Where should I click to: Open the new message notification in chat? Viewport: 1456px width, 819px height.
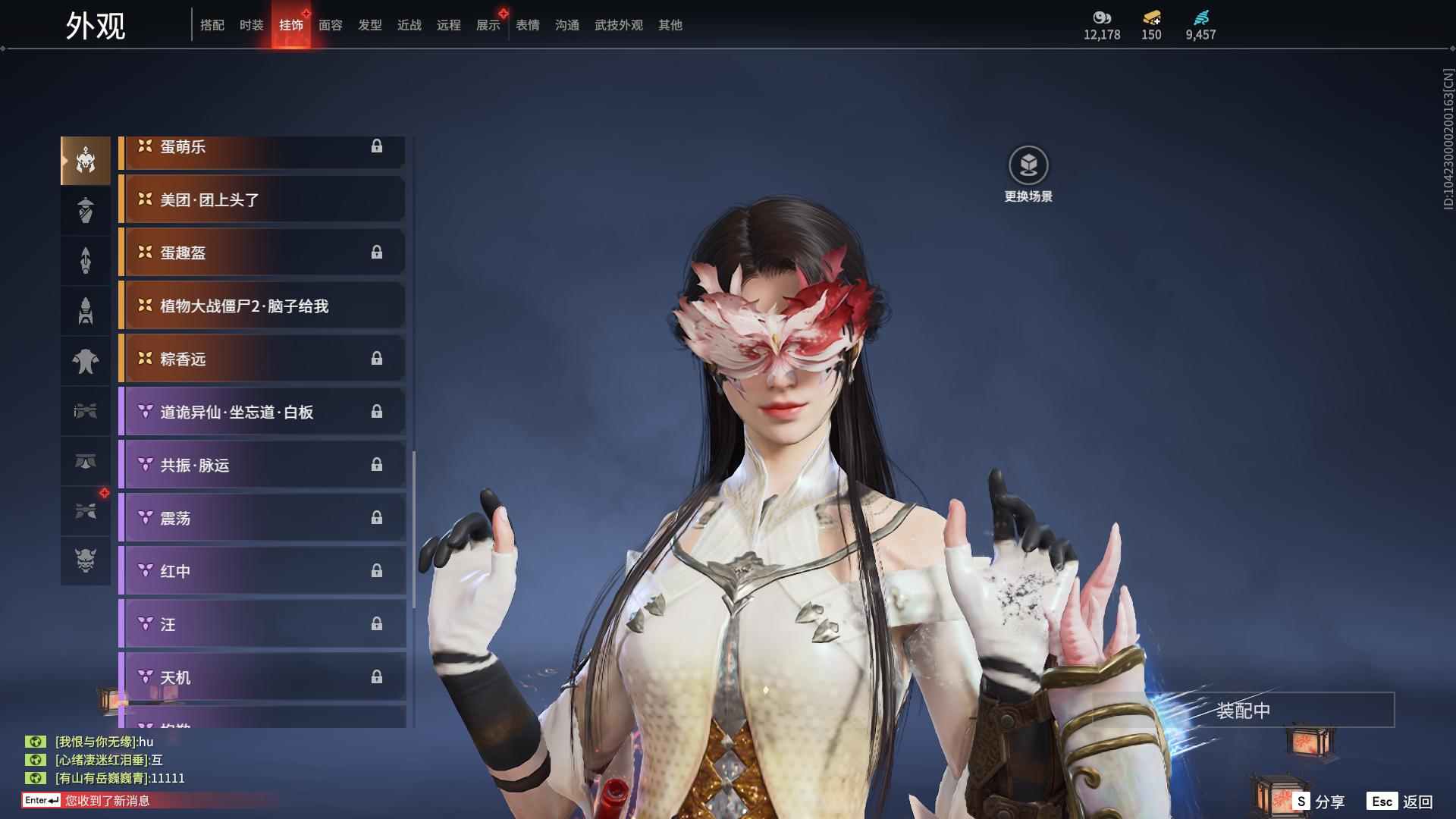pos(106,800)
